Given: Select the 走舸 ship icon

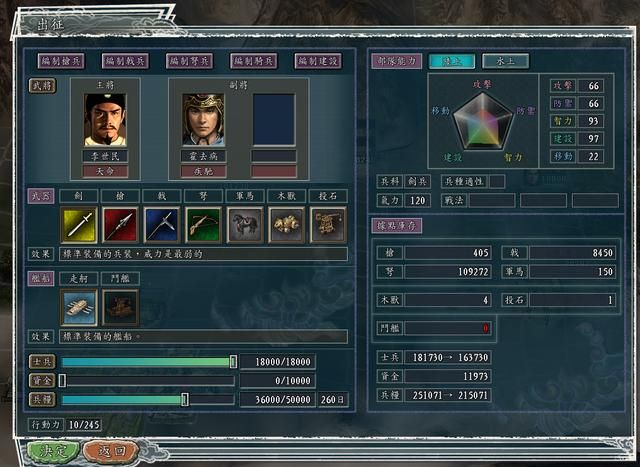Looking at the screenshot, I should pyautogui.click(x=79, y=307).
